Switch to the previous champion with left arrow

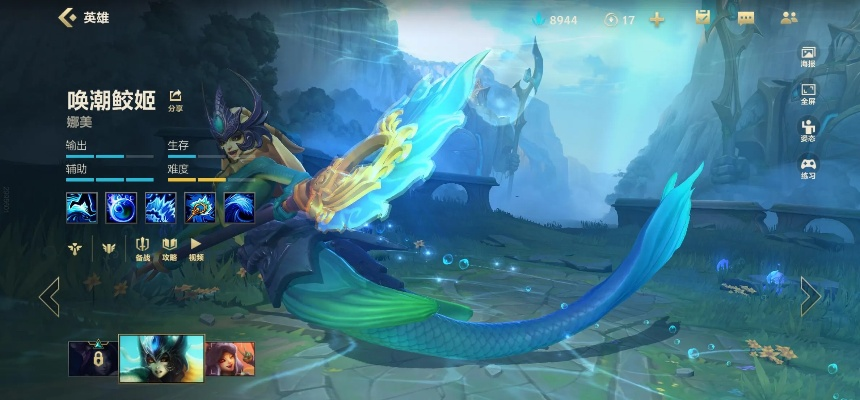49,296
